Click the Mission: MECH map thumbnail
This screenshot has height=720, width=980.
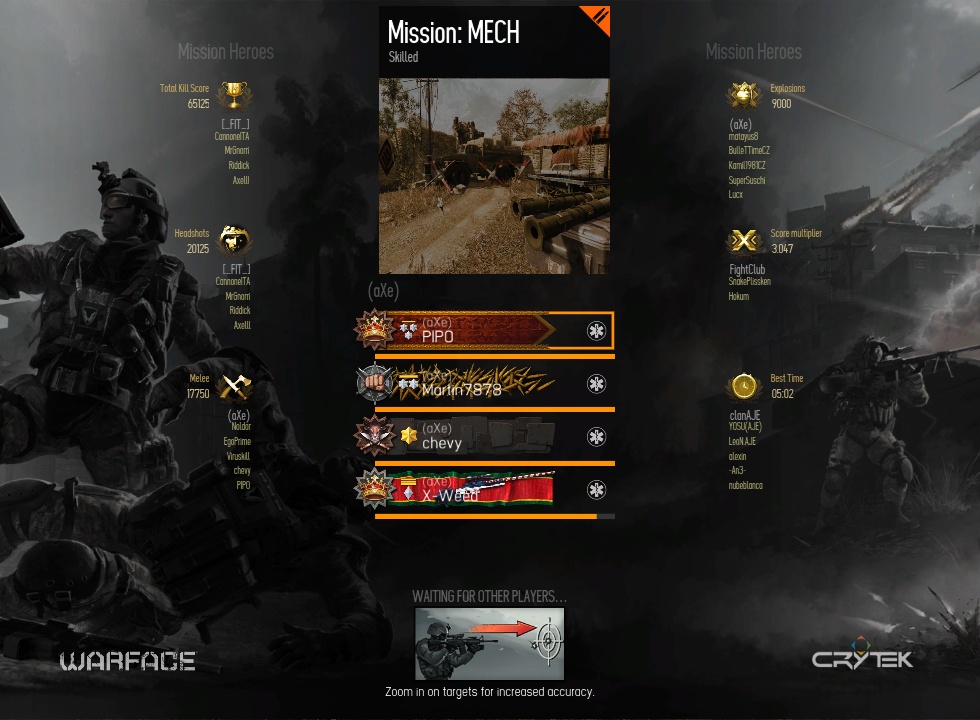494,176
